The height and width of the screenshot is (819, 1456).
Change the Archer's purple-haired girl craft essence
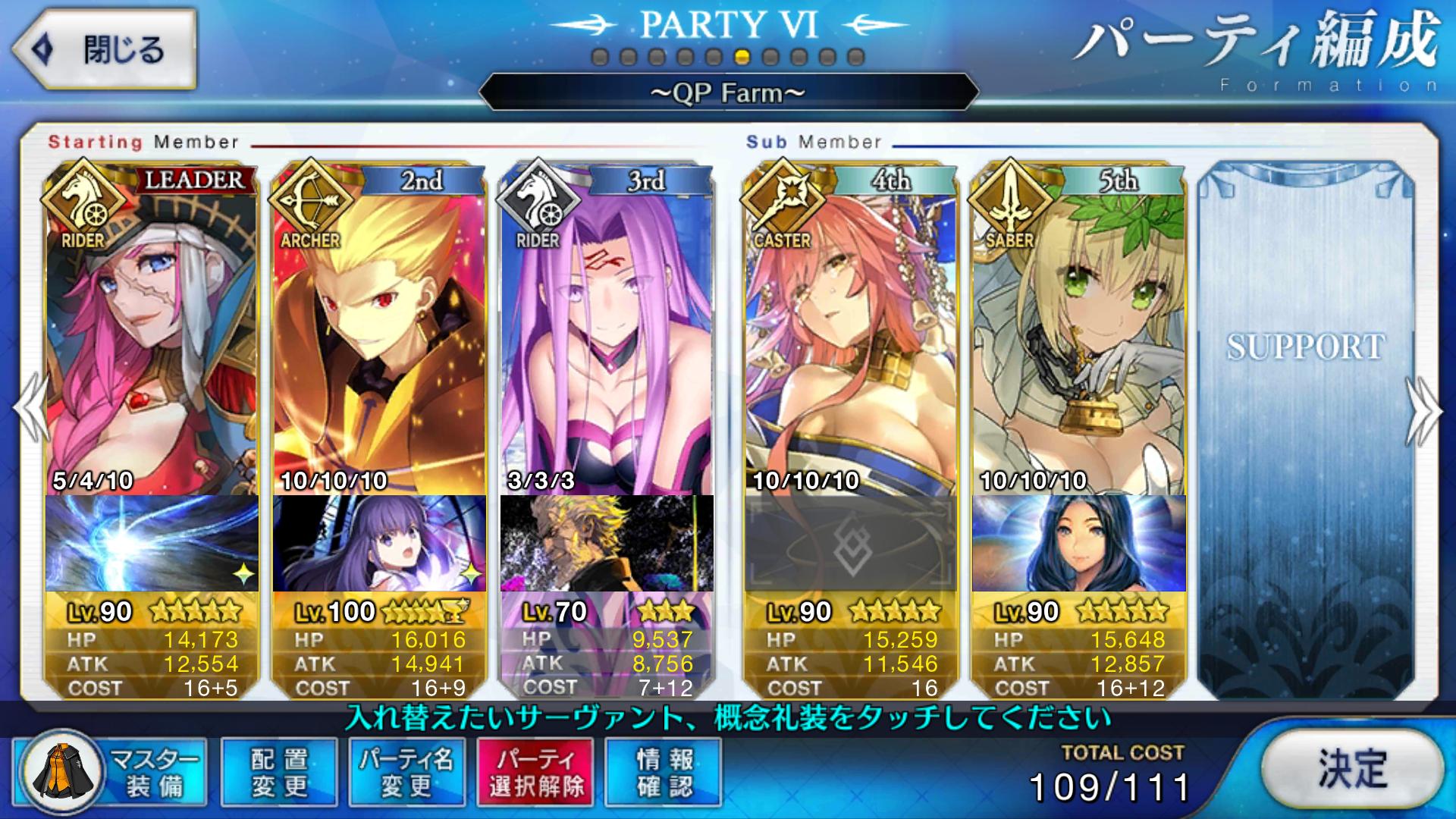379,543
